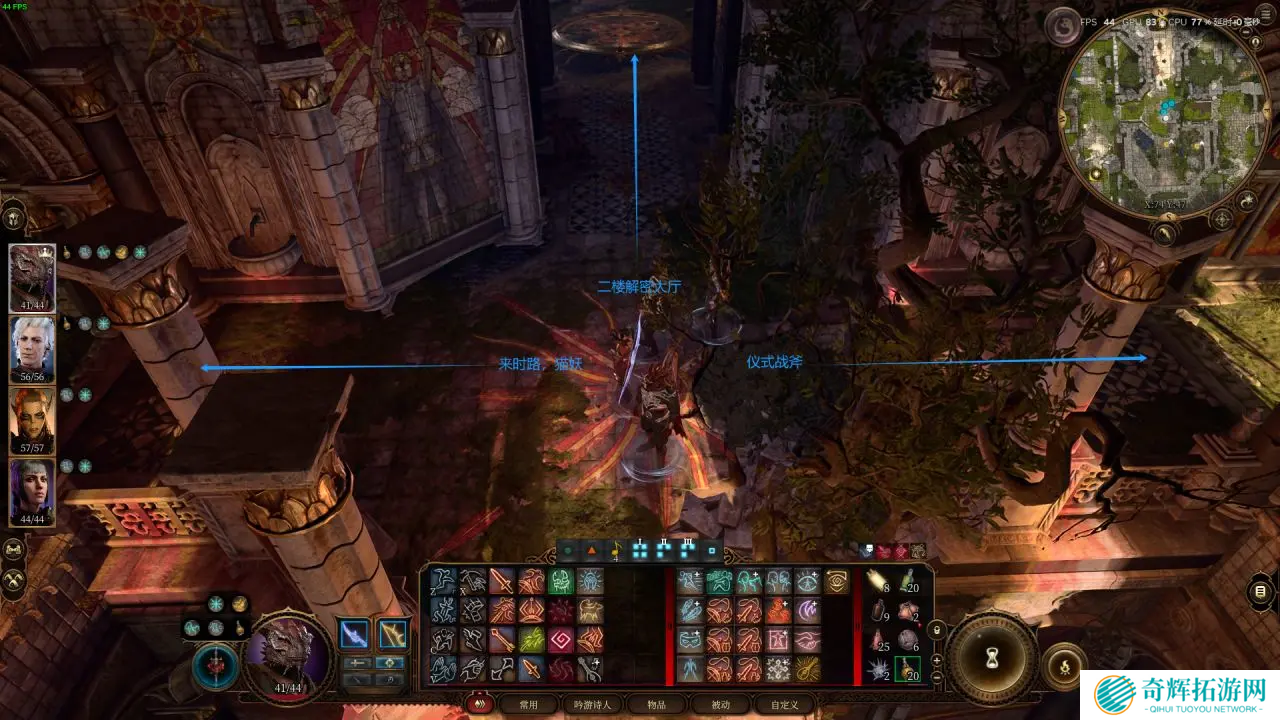The height and width of the screenshot is (720, 1280).
Task: Switch to the 自定义 custom tab
Action: 784,705
